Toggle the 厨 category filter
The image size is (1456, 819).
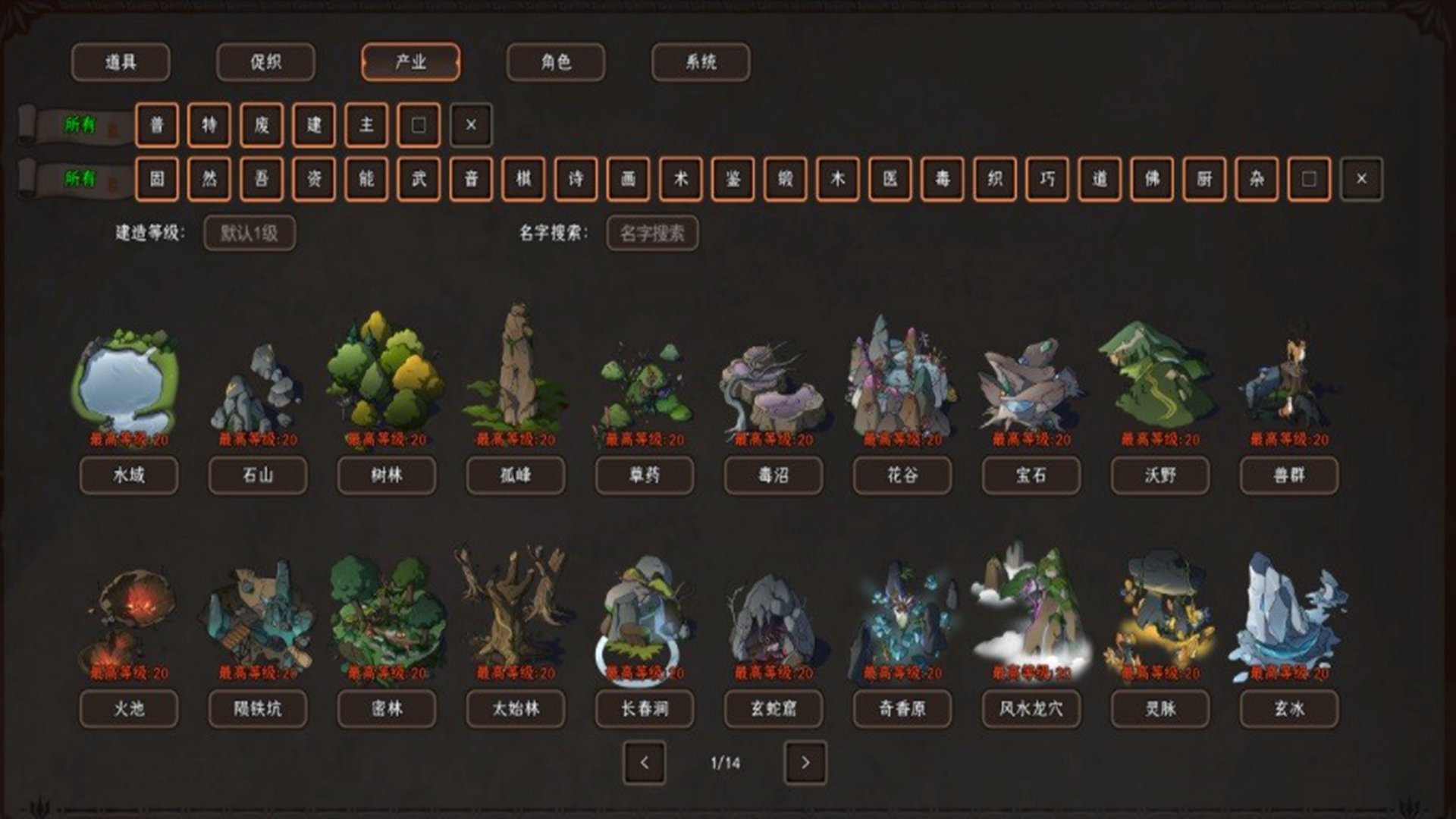pos(1204,179)
